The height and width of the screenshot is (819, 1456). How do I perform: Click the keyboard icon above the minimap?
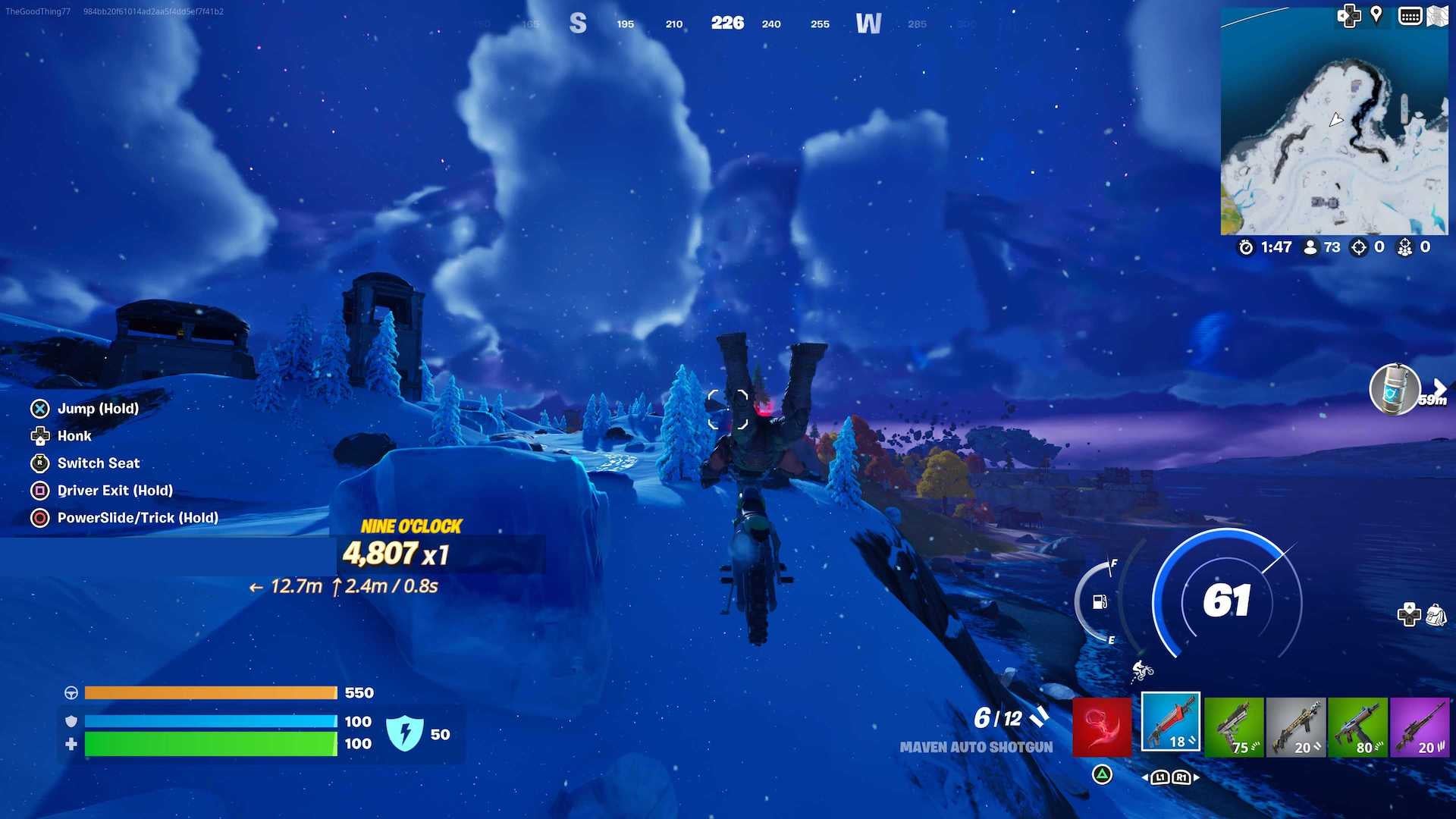point(1410,14)
